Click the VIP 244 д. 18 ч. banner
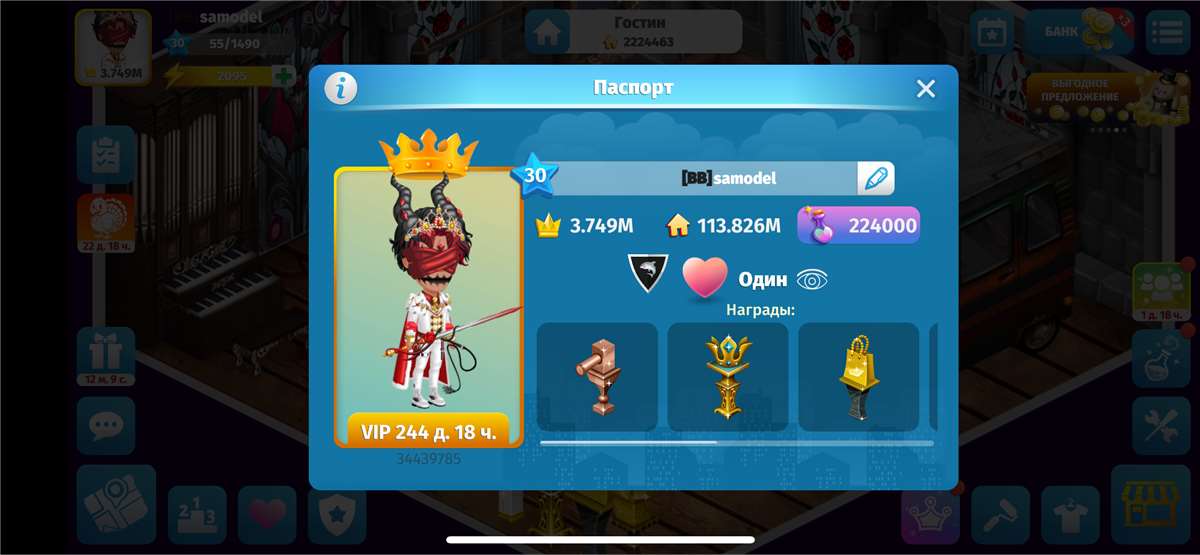This screenshot has width=1200, height=555. pos(428,432)
